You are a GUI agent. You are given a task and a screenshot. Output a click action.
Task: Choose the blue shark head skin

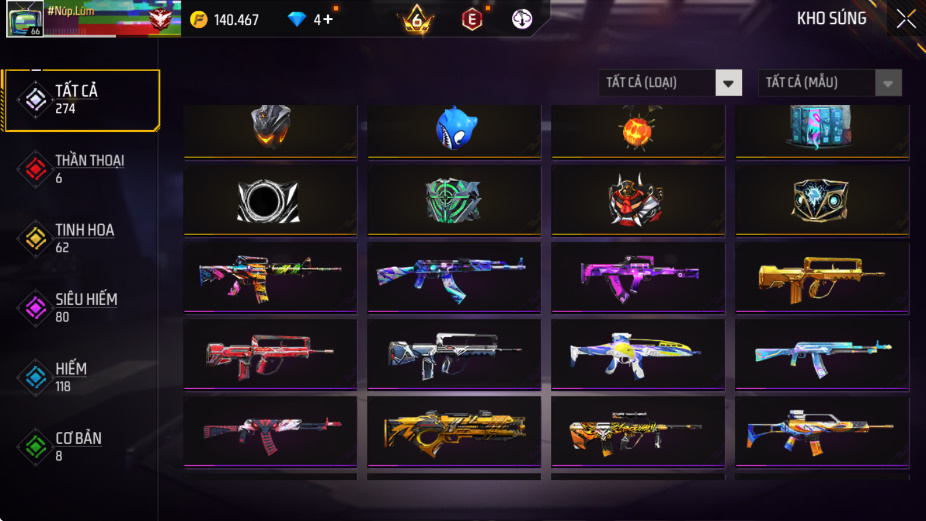(455, 128)
